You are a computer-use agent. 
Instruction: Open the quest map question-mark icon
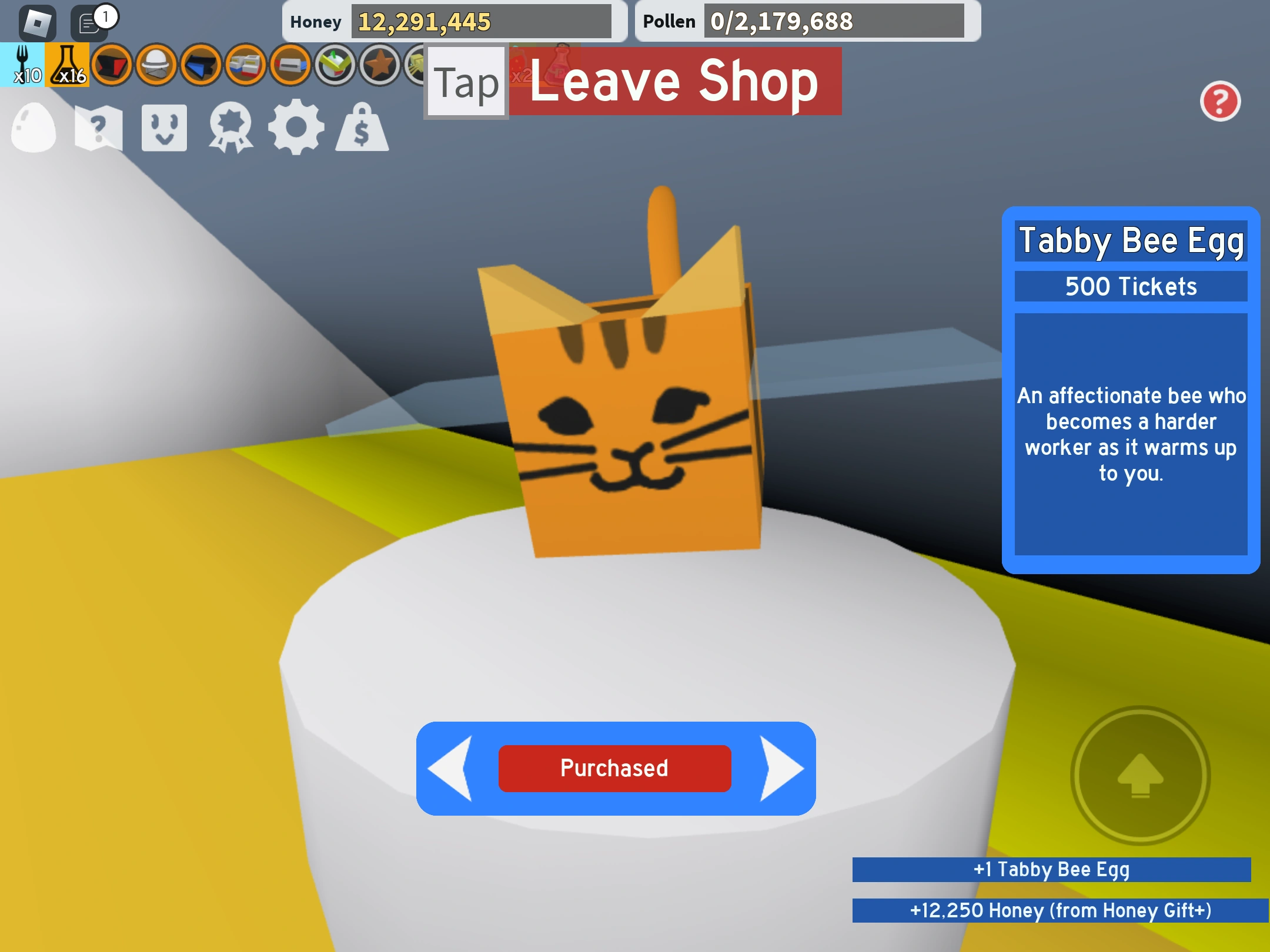(100, 128)
